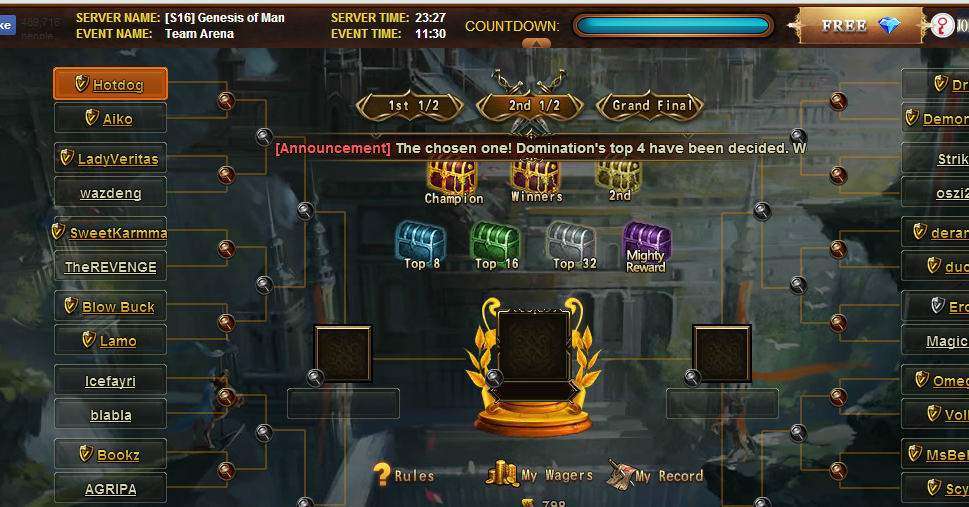Choose the Aiko team entry
The image size is (969, 507).
click(x=110, y=119)
